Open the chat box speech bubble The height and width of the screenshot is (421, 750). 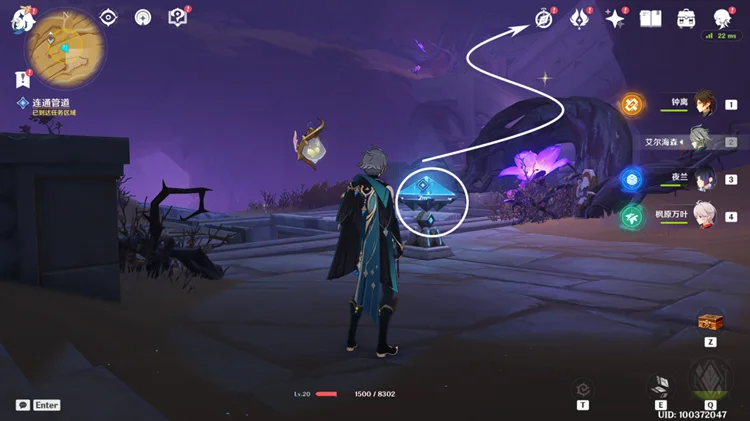point(23,405)
